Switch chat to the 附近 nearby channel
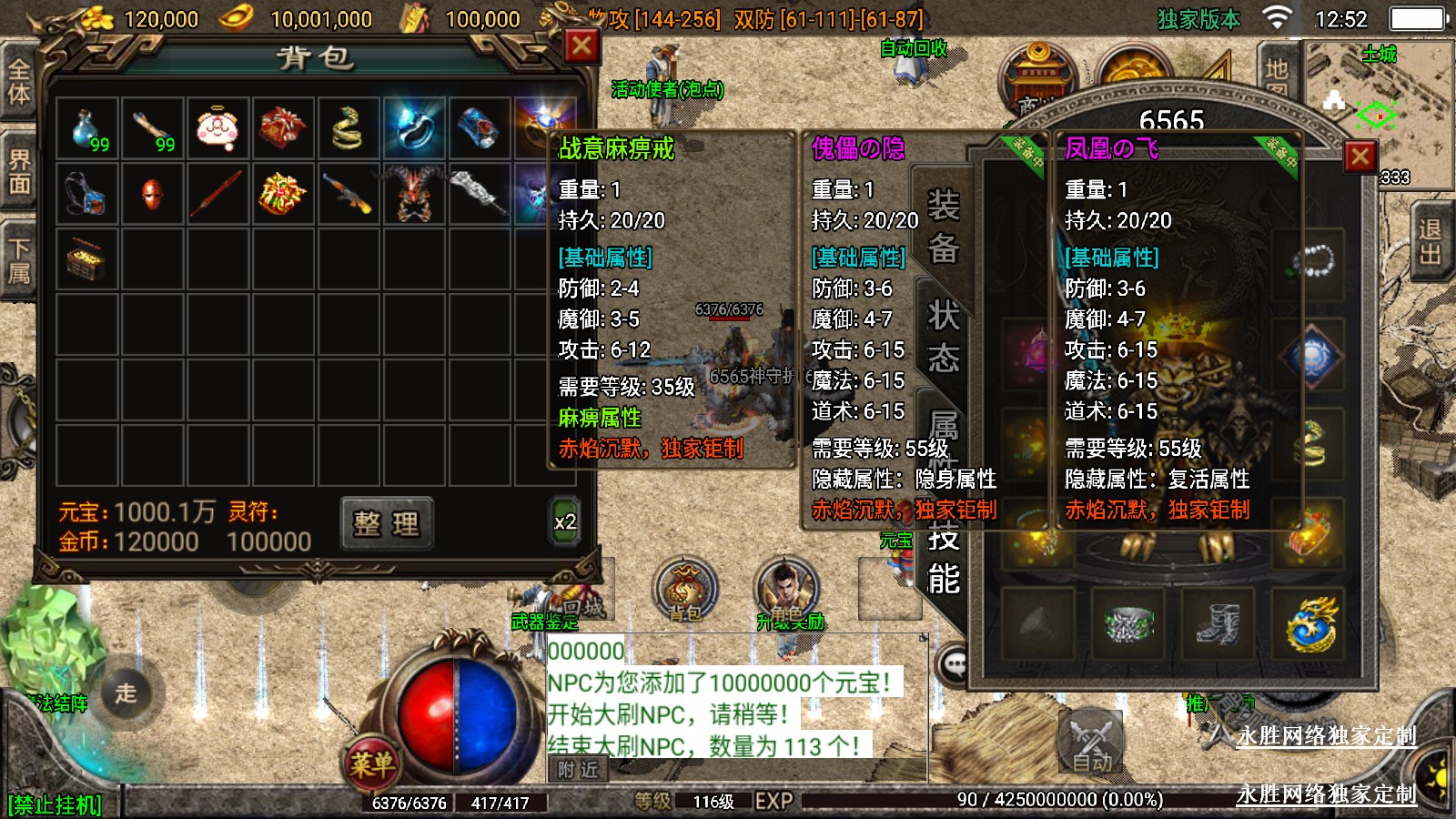 point(579,770)
